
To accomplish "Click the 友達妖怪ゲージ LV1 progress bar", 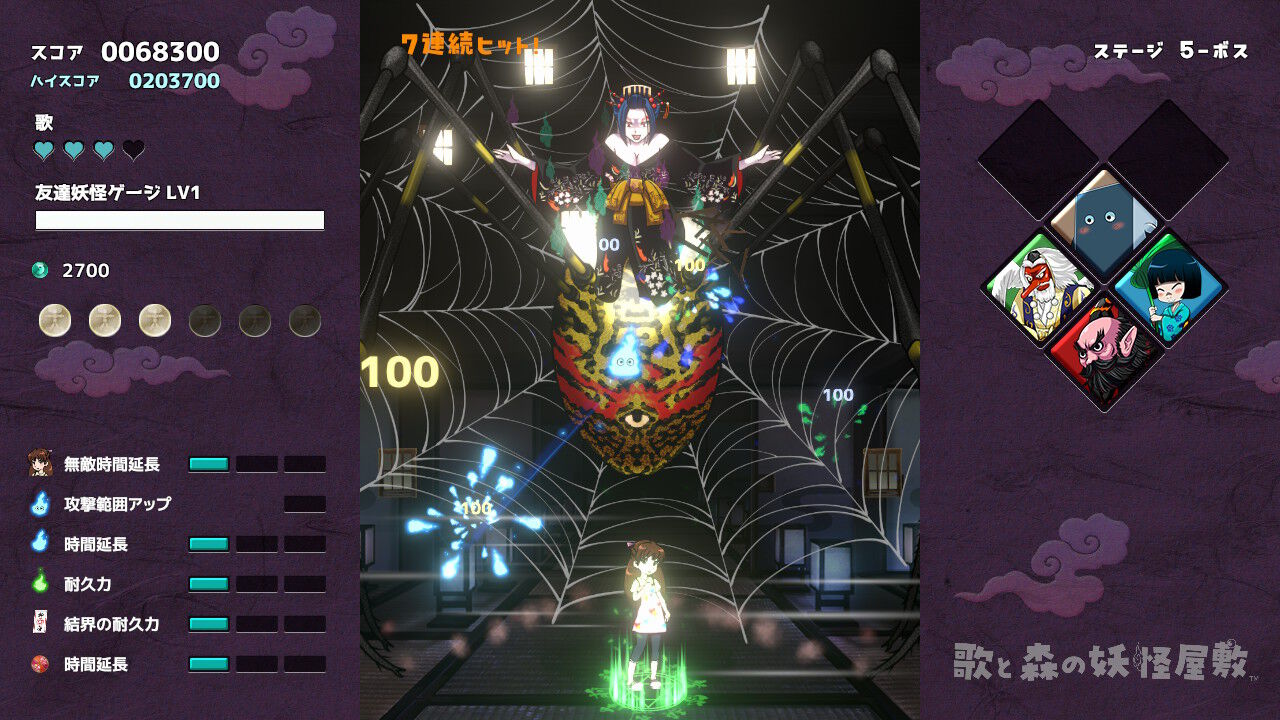I will point(180,218).
